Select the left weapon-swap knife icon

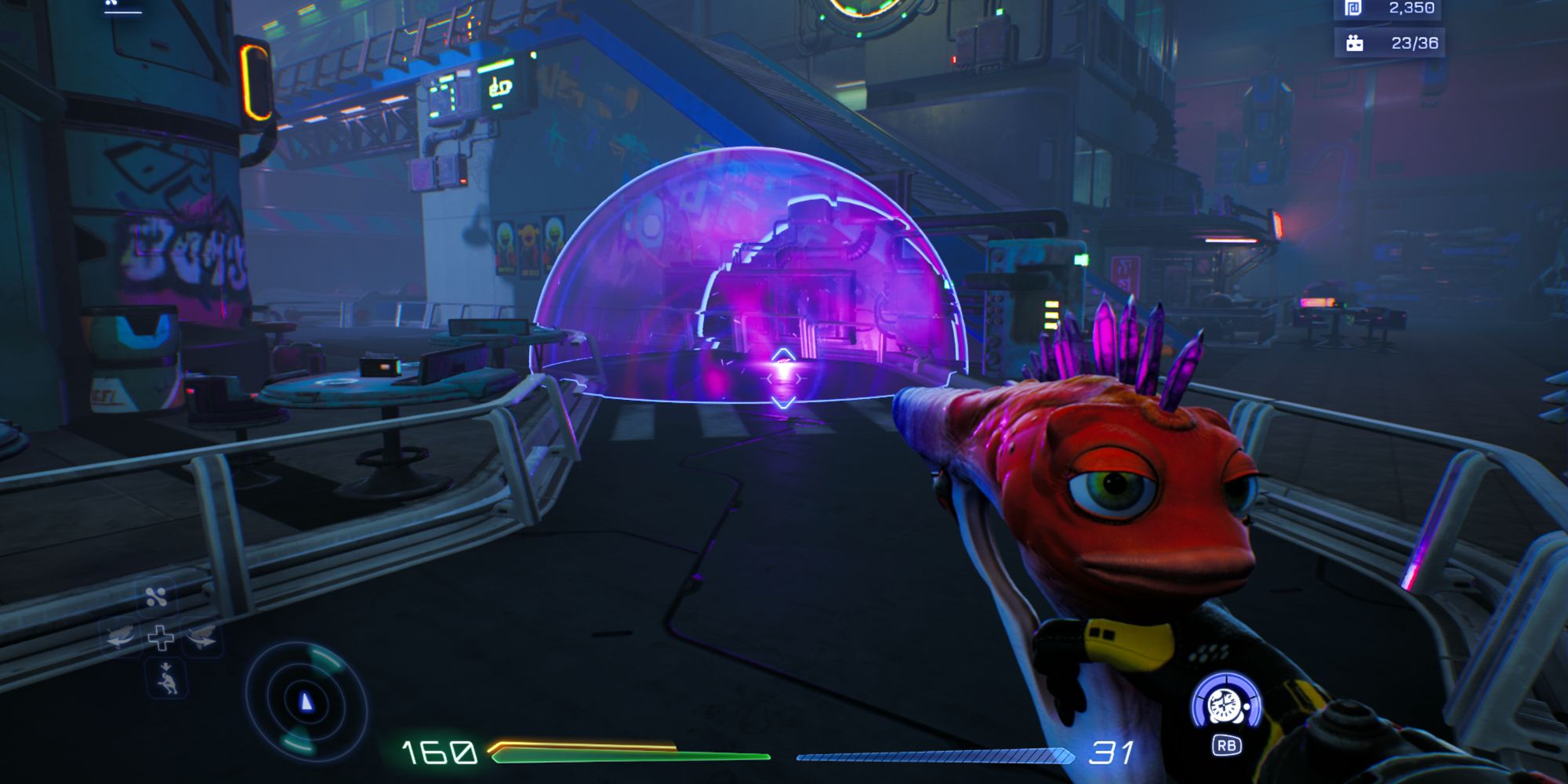pos(119,635)
